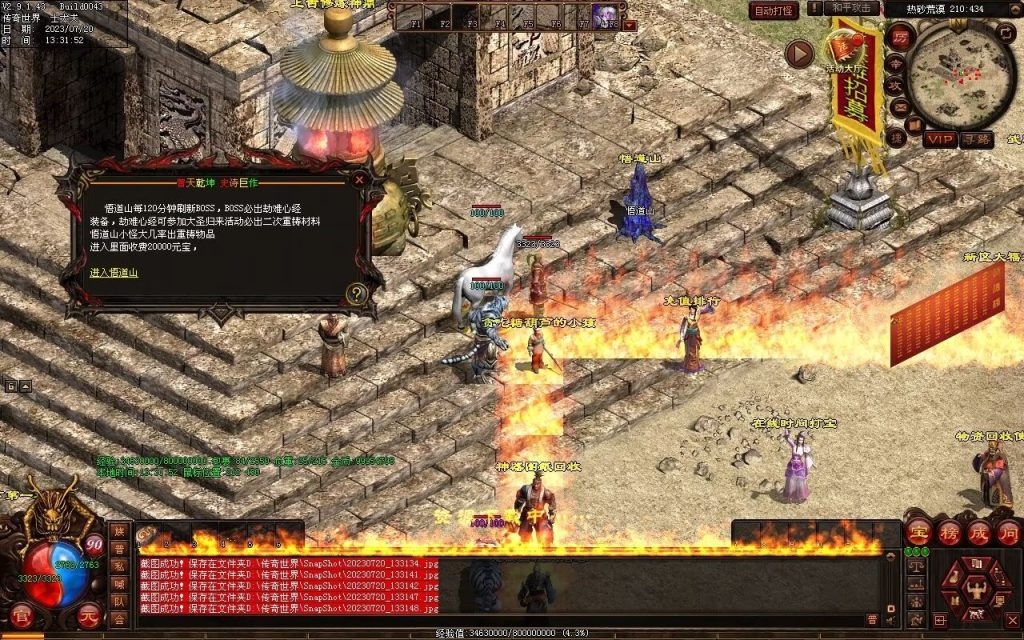Close the NPC dialogue window
The width and height of the screenshot is (1024, 640).
(359, 180)
